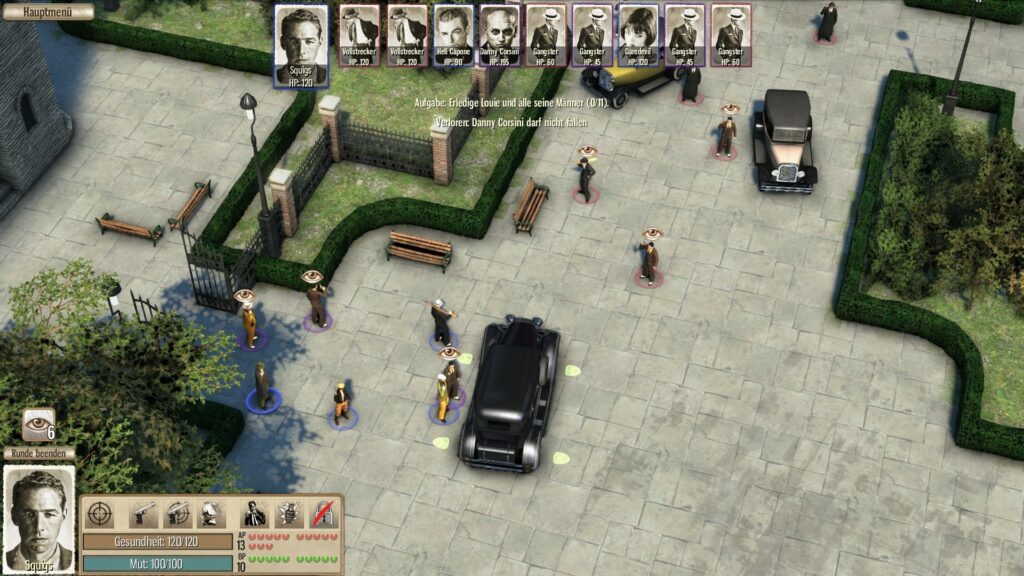Use the punching fist melee action
Image resolution: width=1024 pixels, height=576 pixels.
(x=210, y=513)
